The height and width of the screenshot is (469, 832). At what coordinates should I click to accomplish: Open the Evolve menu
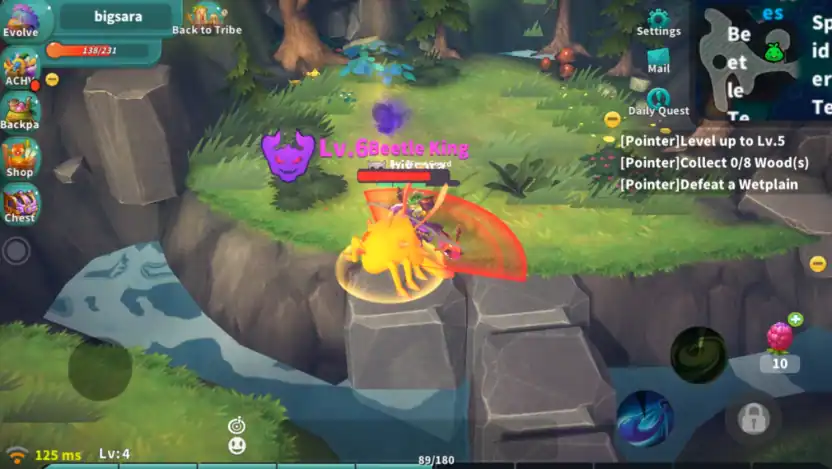(x=20, y=19)
